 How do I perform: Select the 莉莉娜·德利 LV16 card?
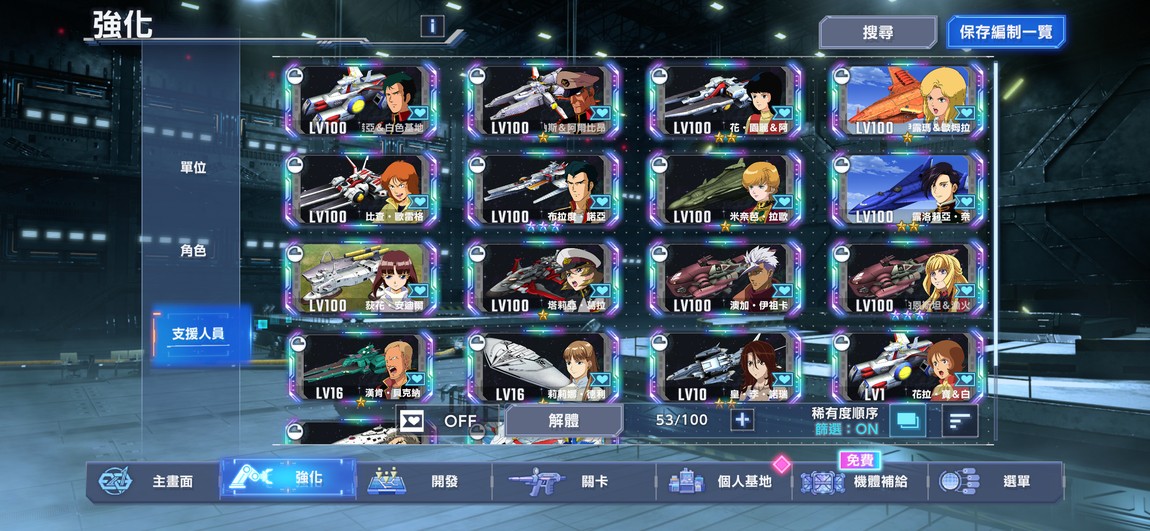[x=543, y=366]
